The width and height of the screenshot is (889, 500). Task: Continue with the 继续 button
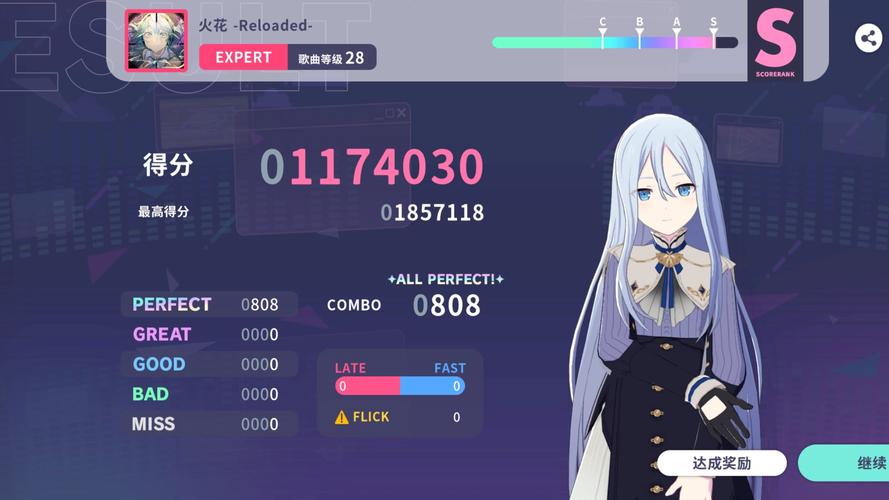pyautogui.click(x=850, y=463)
